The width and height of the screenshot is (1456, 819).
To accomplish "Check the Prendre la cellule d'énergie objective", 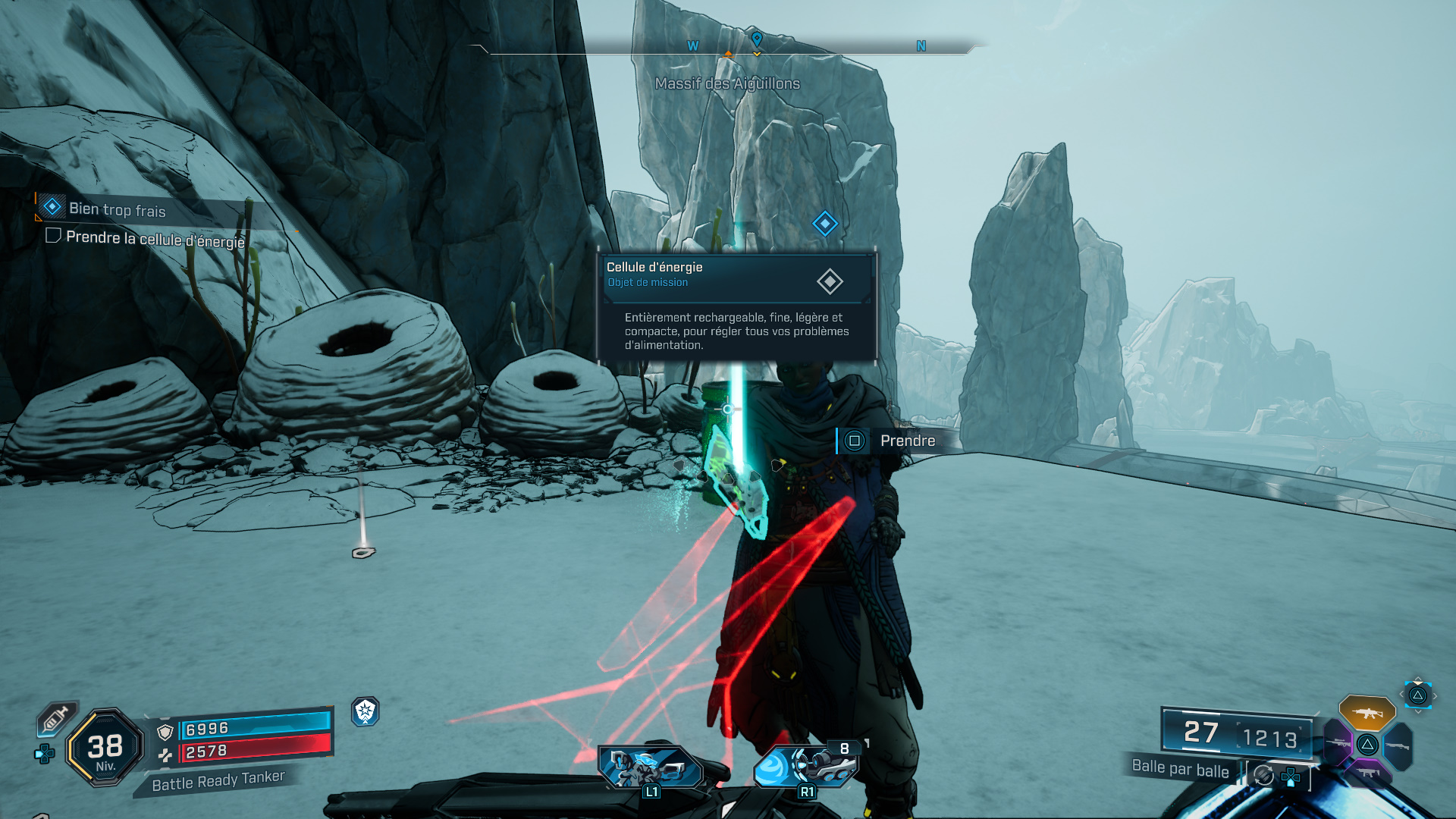I will click(x=155, y=239).
